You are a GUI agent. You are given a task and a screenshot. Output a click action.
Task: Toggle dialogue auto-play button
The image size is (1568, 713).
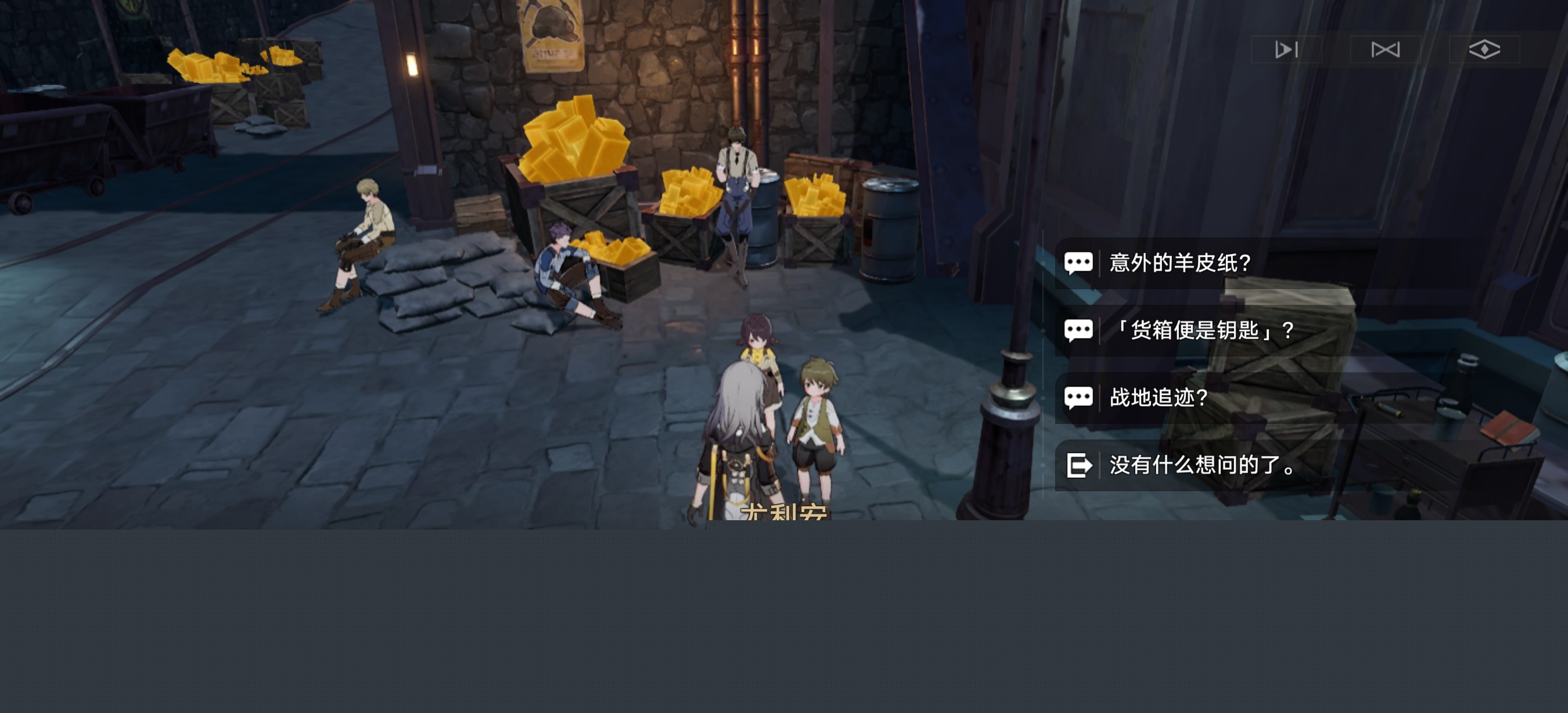(x=1286, y=49)
